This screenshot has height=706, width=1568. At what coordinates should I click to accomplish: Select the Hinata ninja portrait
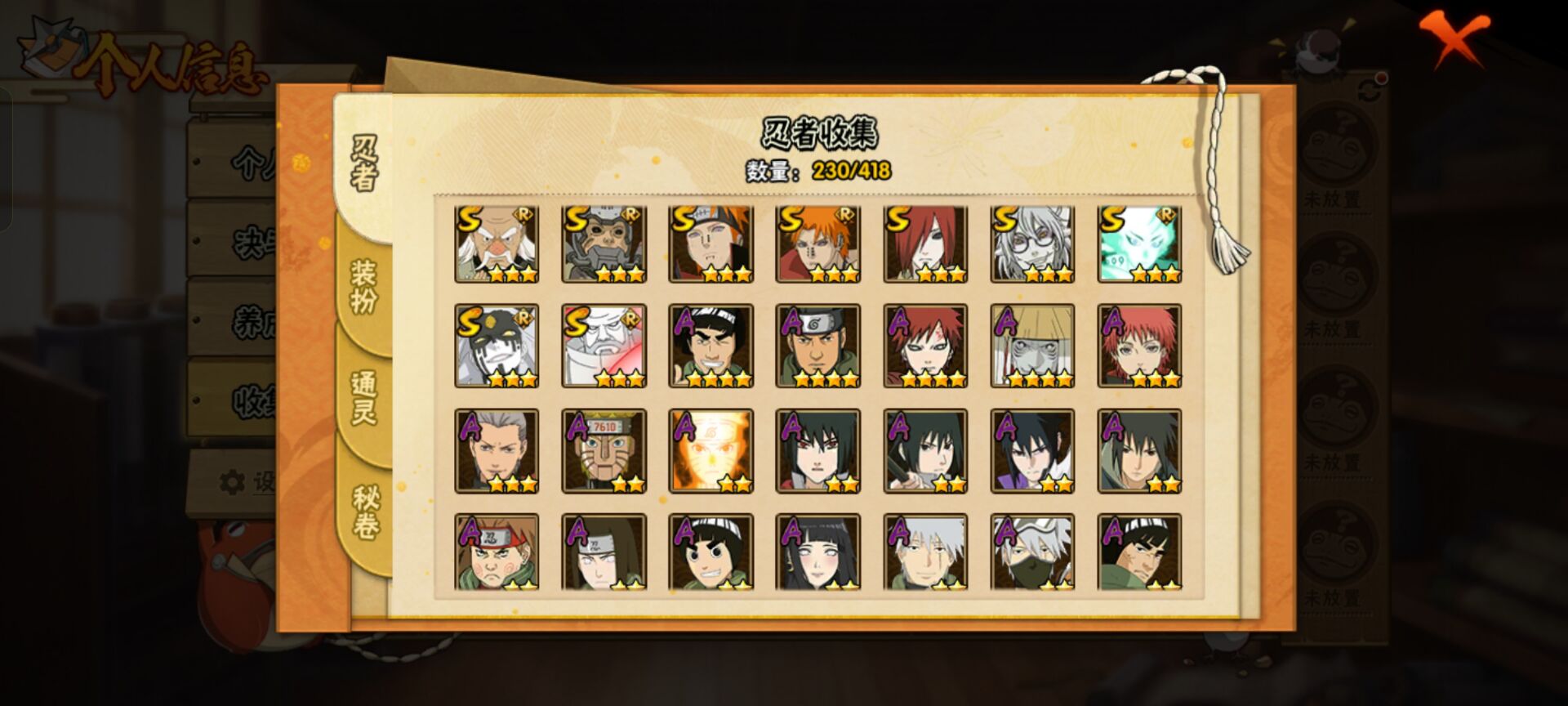tap(817, 552)
